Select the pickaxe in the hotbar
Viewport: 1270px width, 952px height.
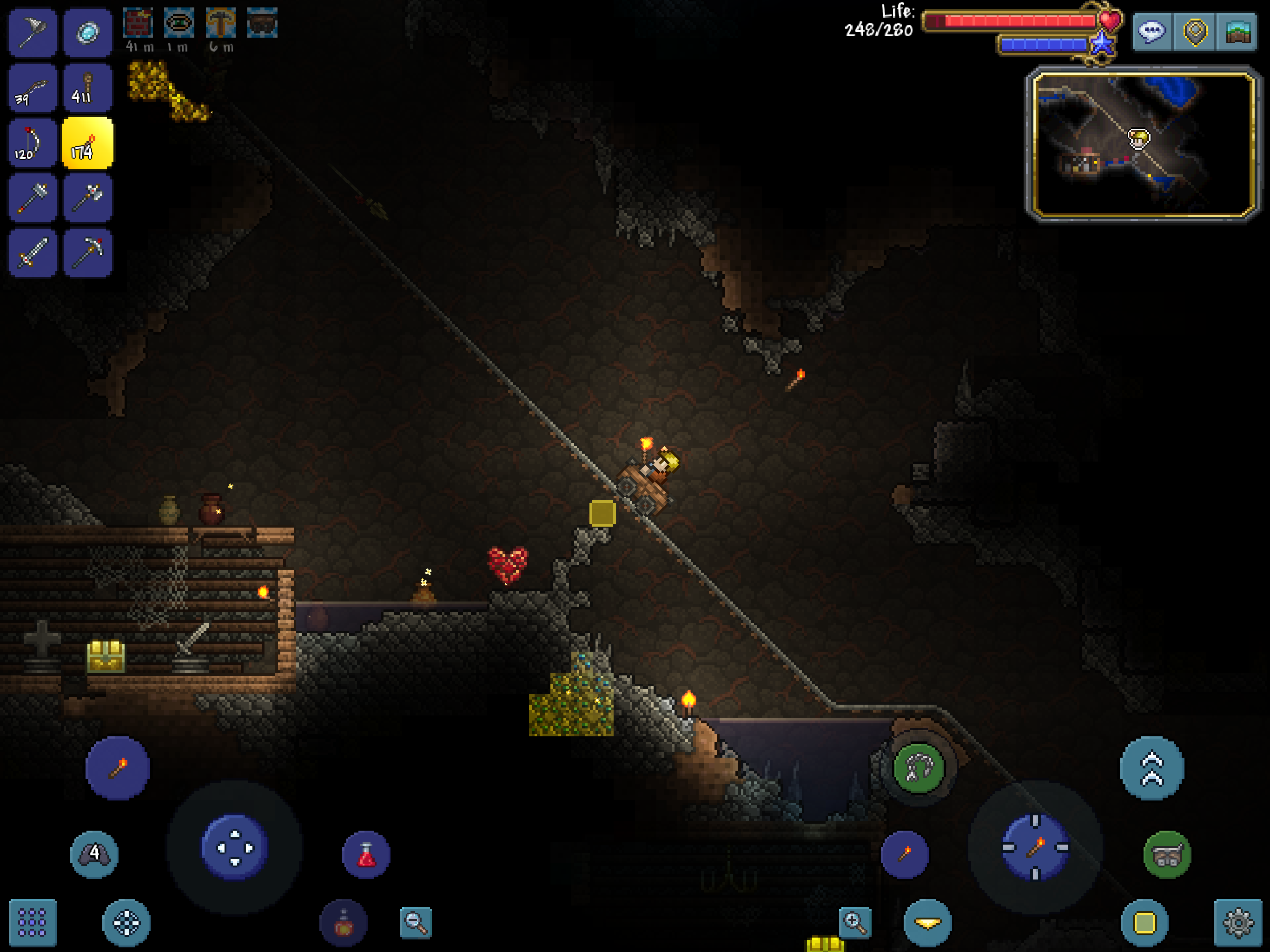pos(88,252)
